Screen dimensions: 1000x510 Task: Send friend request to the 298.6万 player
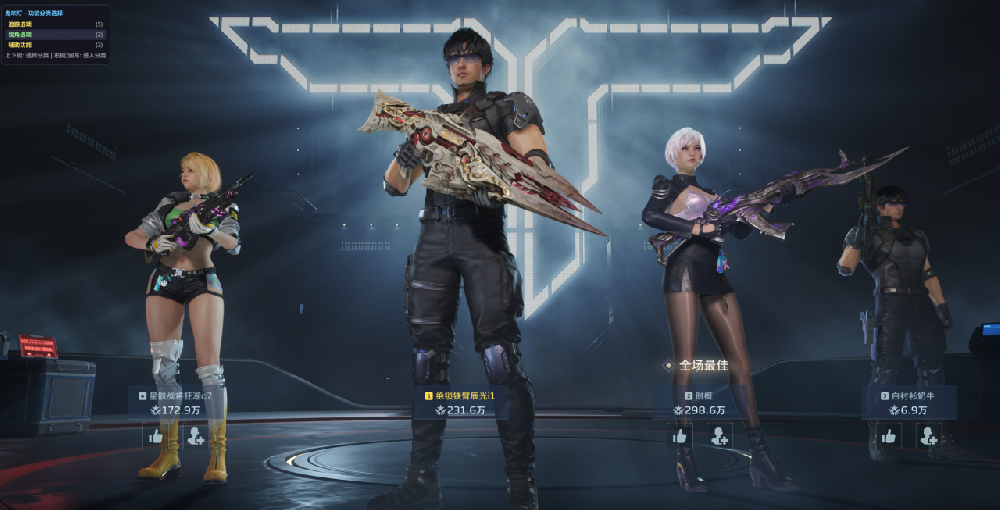click(720, 436)
